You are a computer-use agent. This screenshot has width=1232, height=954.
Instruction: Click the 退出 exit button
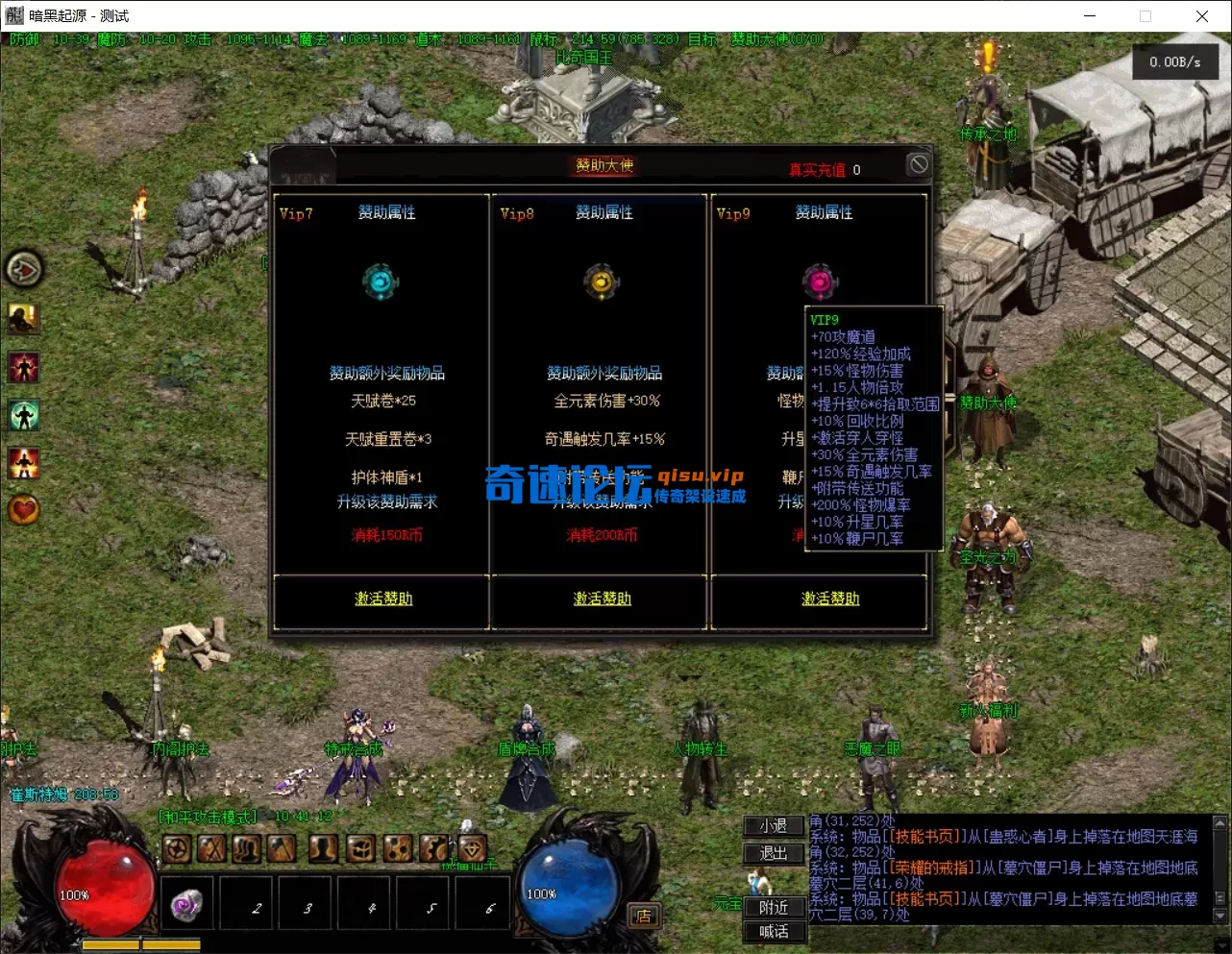tap(774, 853)
